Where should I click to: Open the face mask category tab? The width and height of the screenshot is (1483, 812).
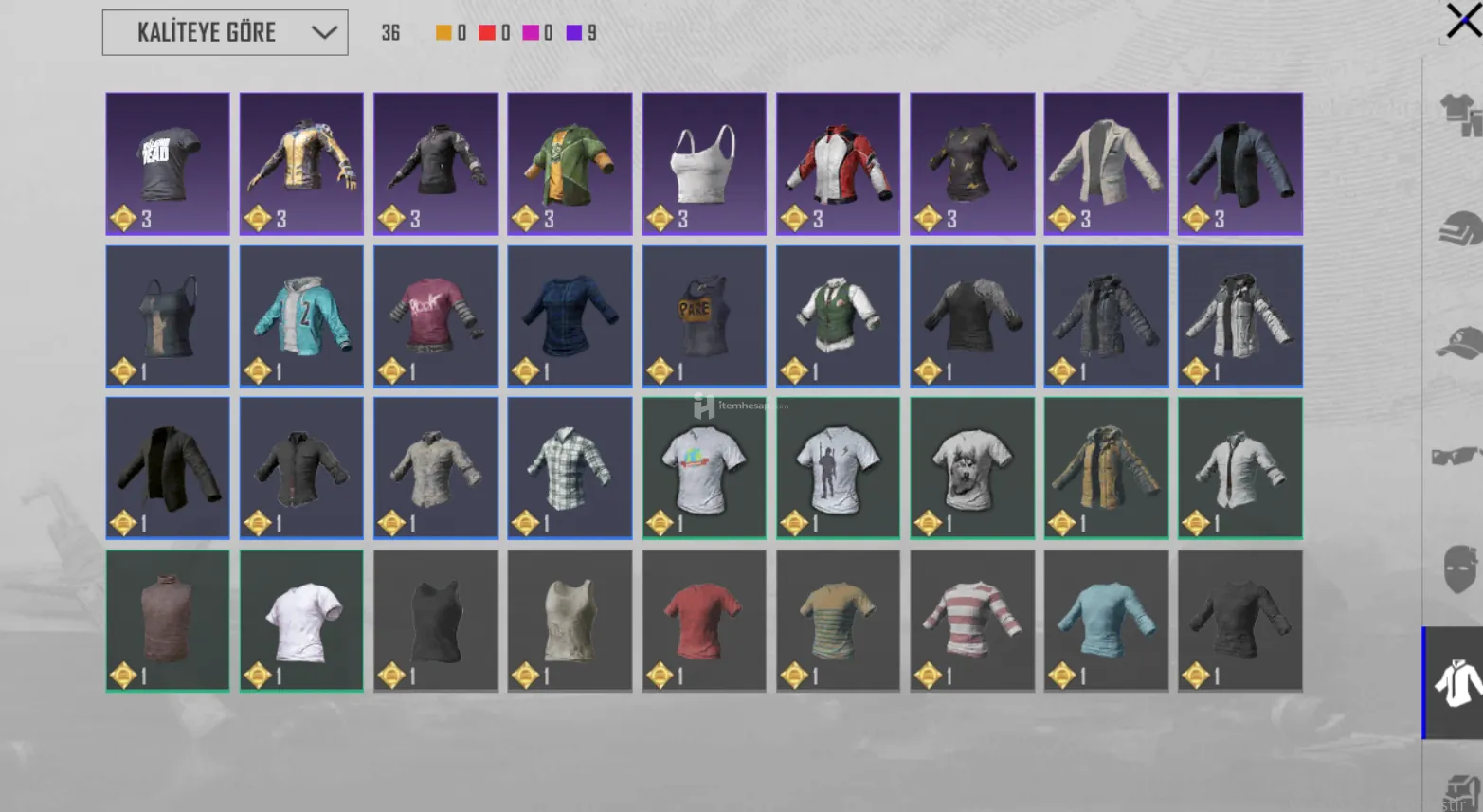1457,568
